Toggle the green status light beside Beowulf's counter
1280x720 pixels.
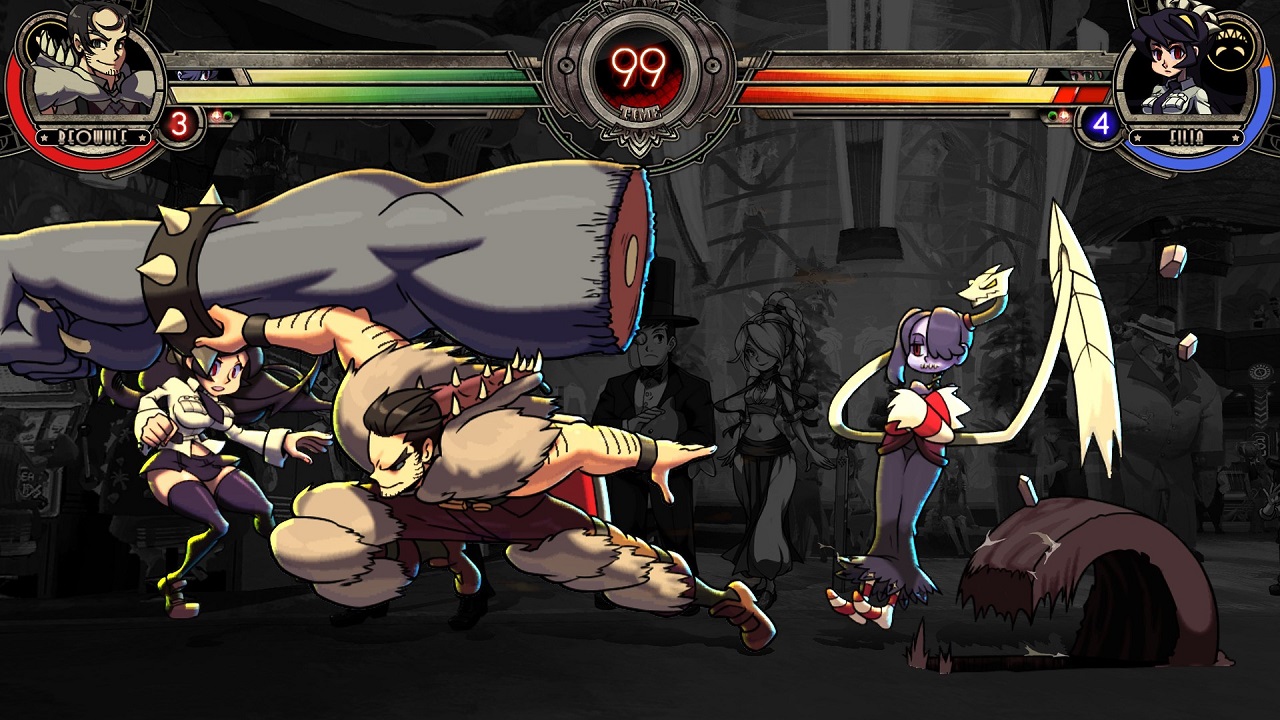coord(228,115)
